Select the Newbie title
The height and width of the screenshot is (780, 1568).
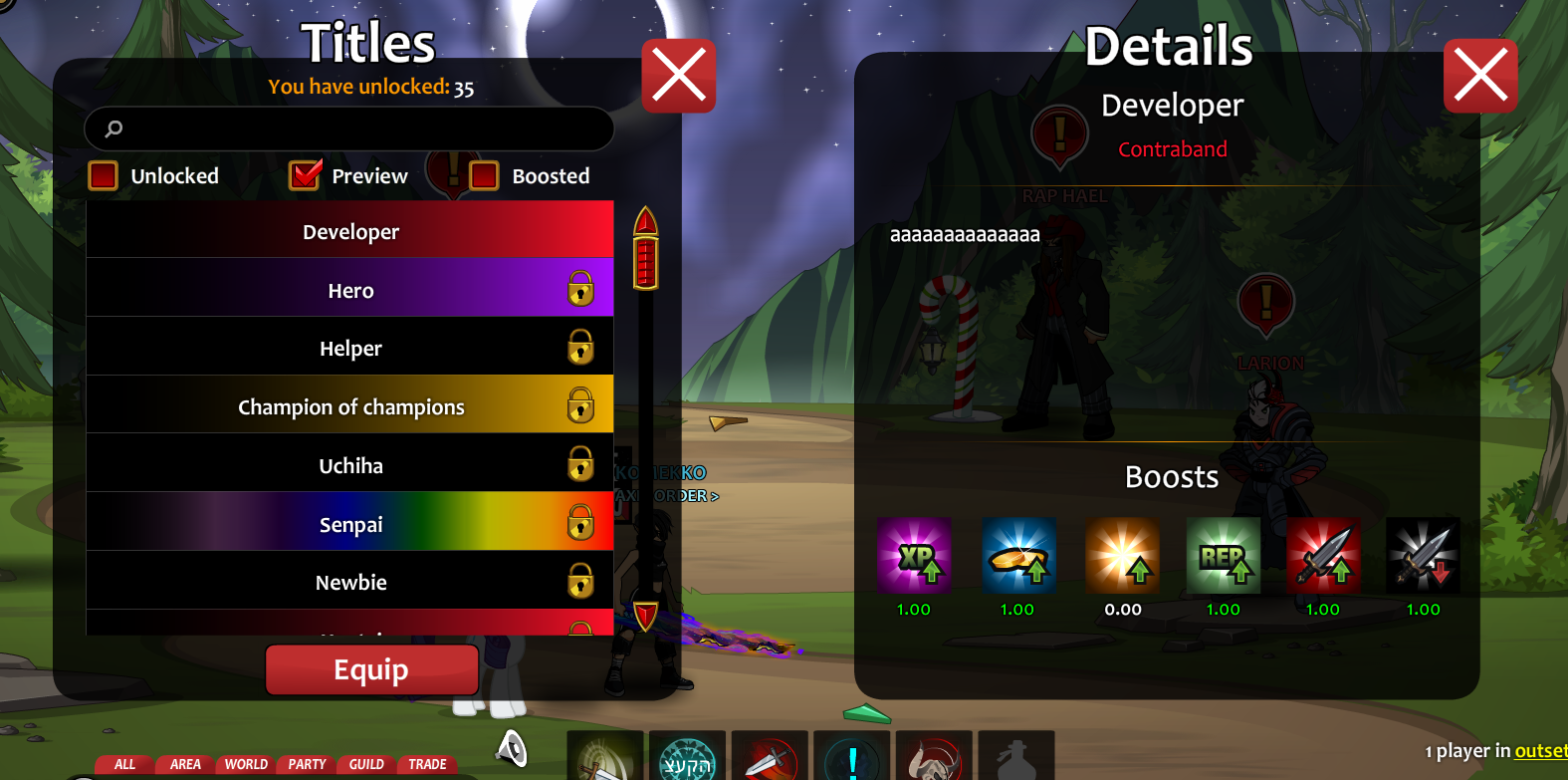[350, 582]
